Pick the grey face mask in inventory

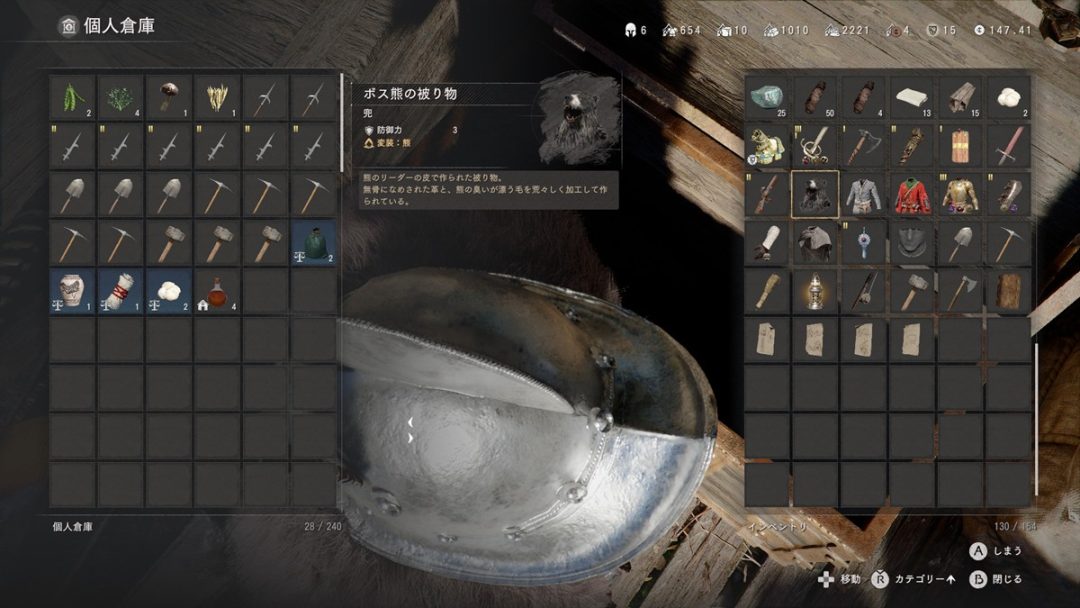tap(912, 243)
